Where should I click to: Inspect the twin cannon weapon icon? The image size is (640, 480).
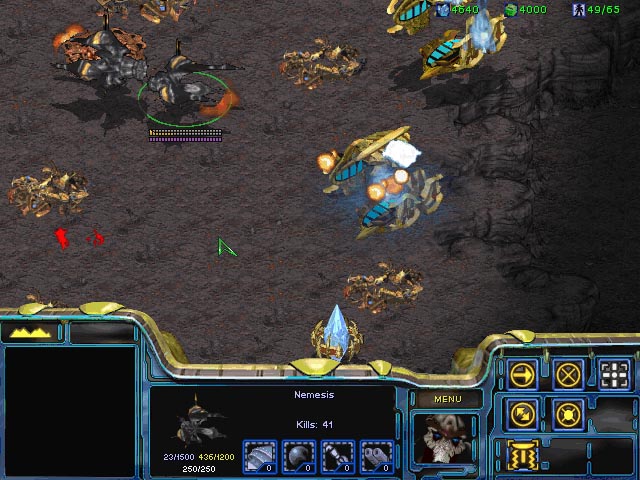click(x=376, y=457)
